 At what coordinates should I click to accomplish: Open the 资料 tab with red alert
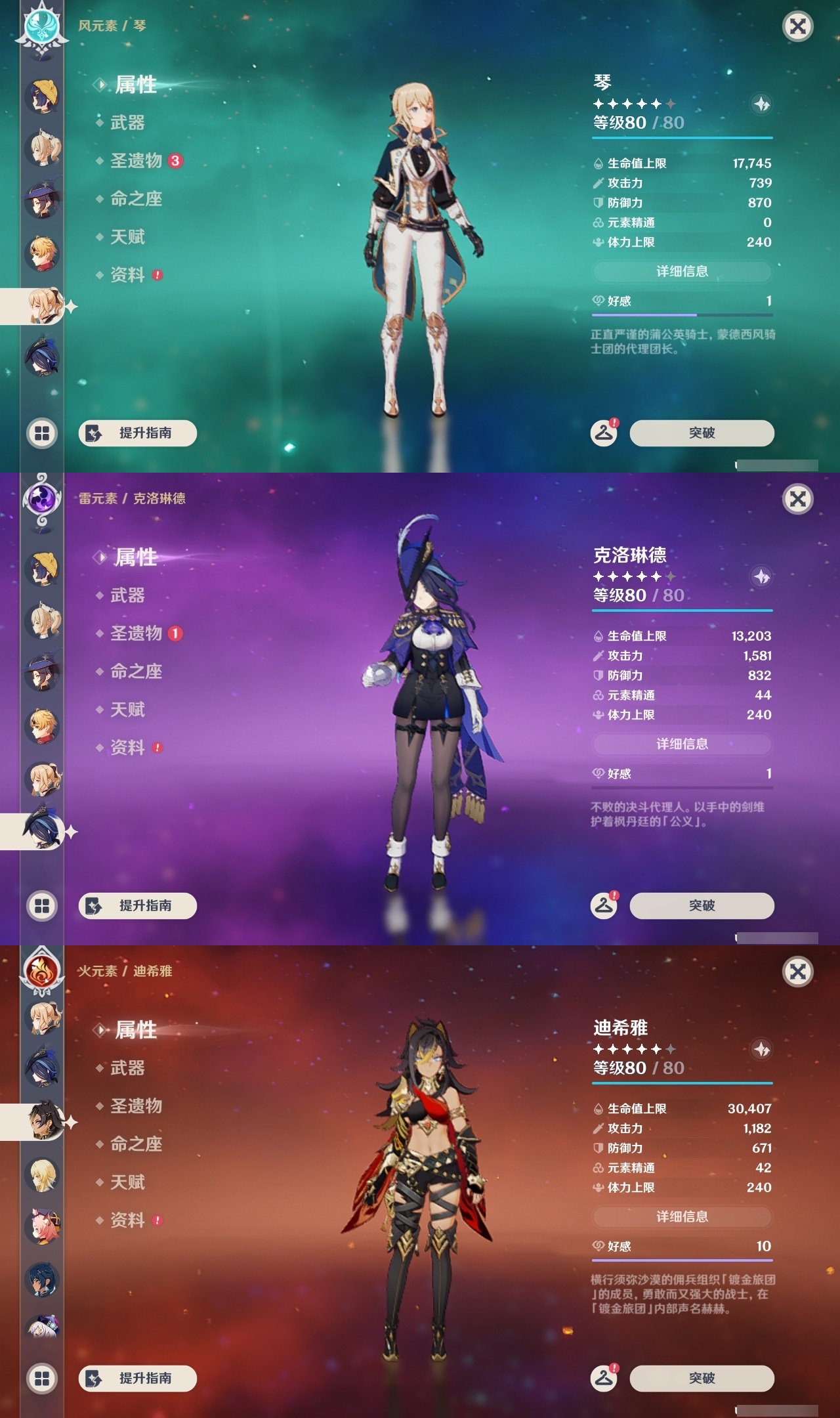[x=128, y=276]
